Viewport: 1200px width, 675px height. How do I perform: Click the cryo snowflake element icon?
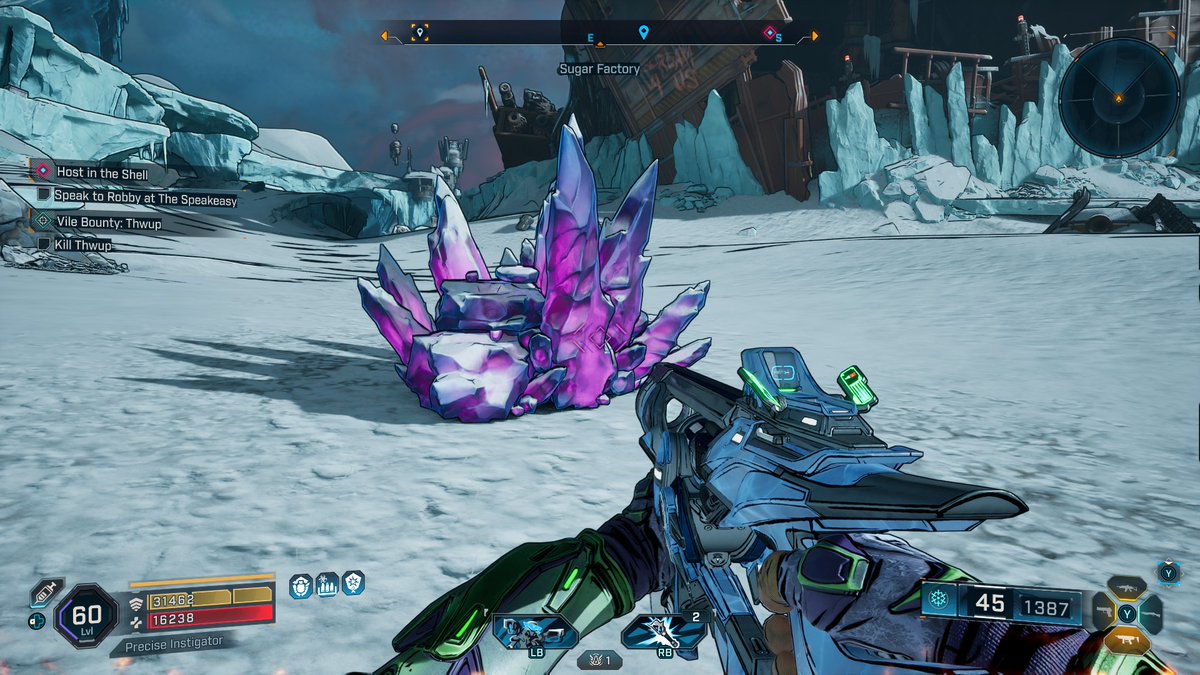[938, 603]
